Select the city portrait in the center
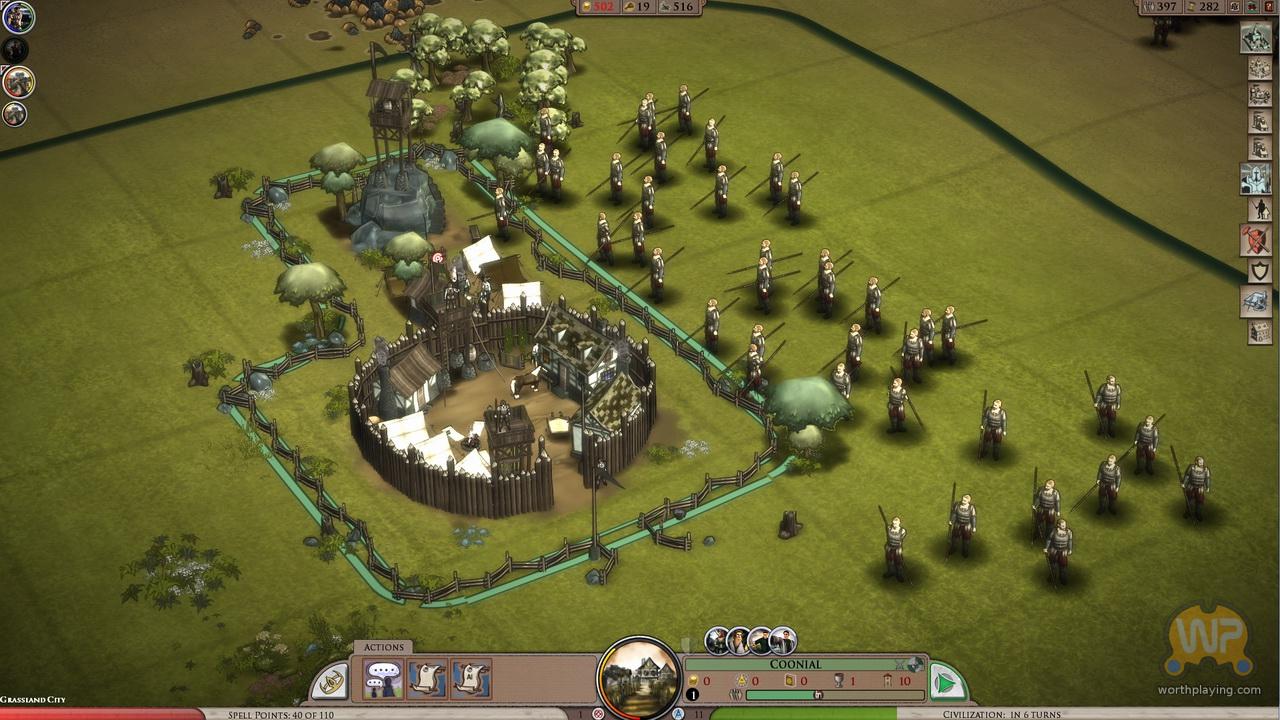This screenshot has width=1280, height=720. point(639,677)
